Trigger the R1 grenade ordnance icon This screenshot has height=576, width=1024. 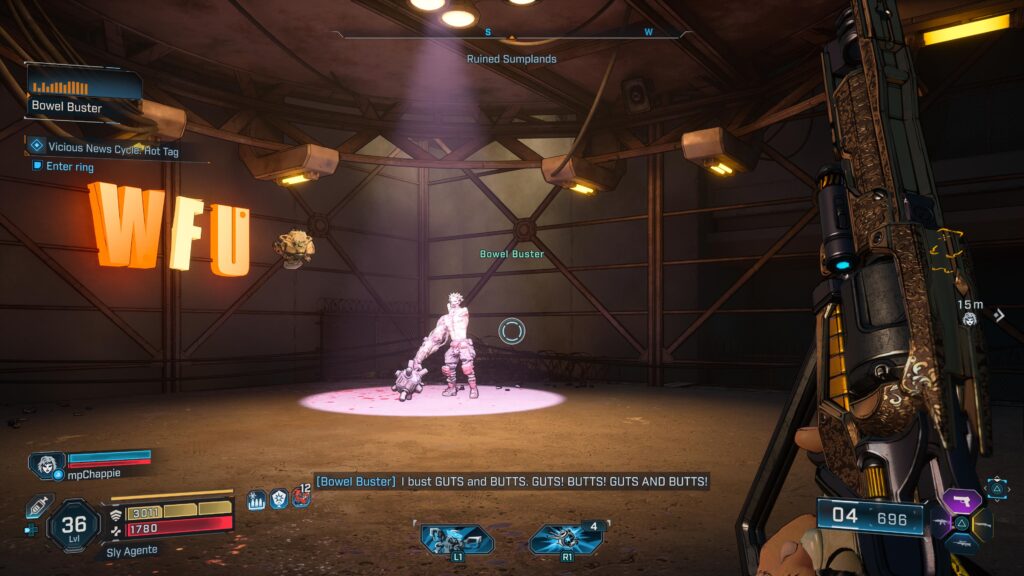click(x=566, y=539)
